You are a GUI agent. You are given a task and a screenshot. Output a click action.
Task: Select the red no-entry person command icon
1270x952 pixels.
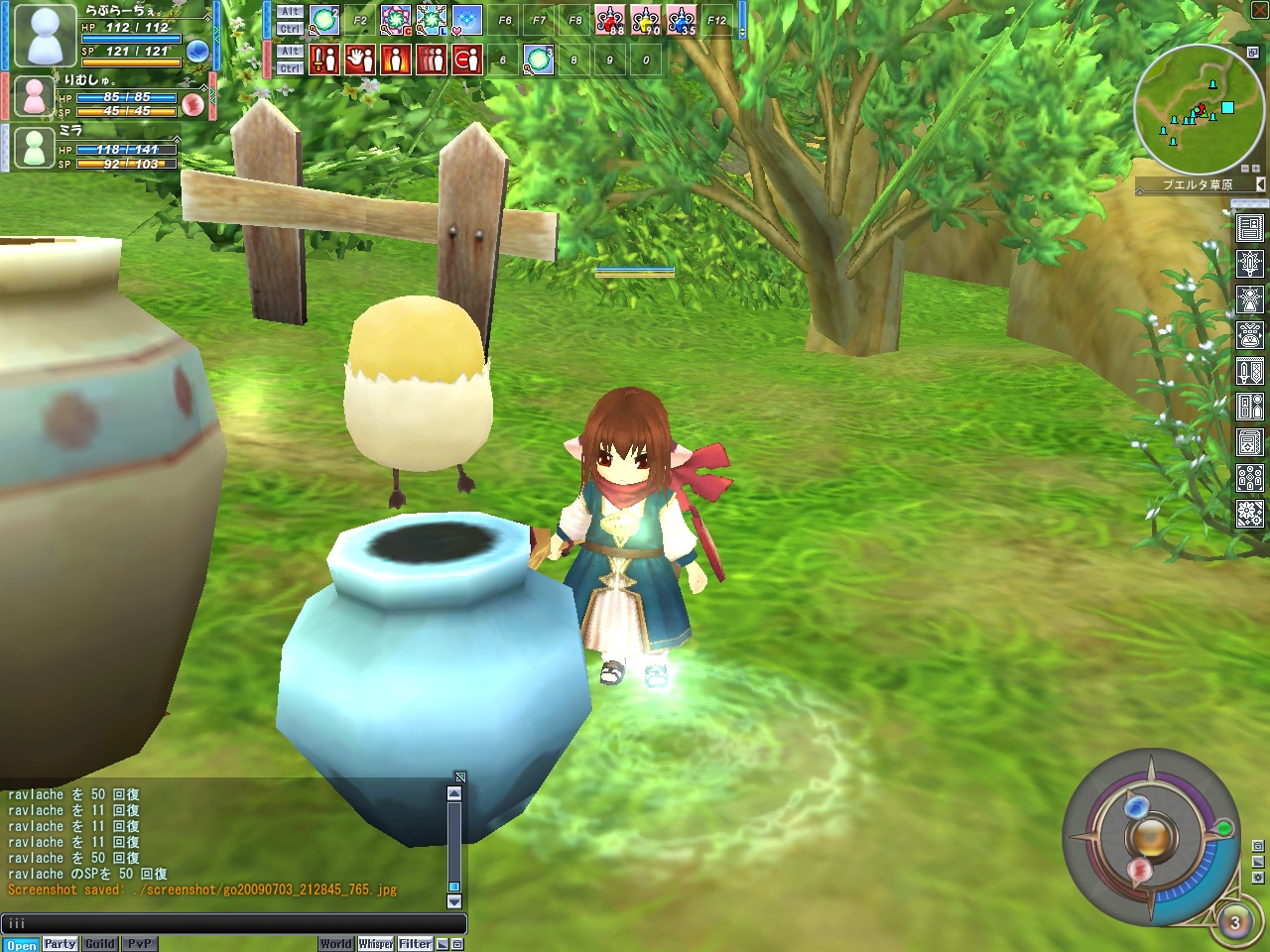467,59
